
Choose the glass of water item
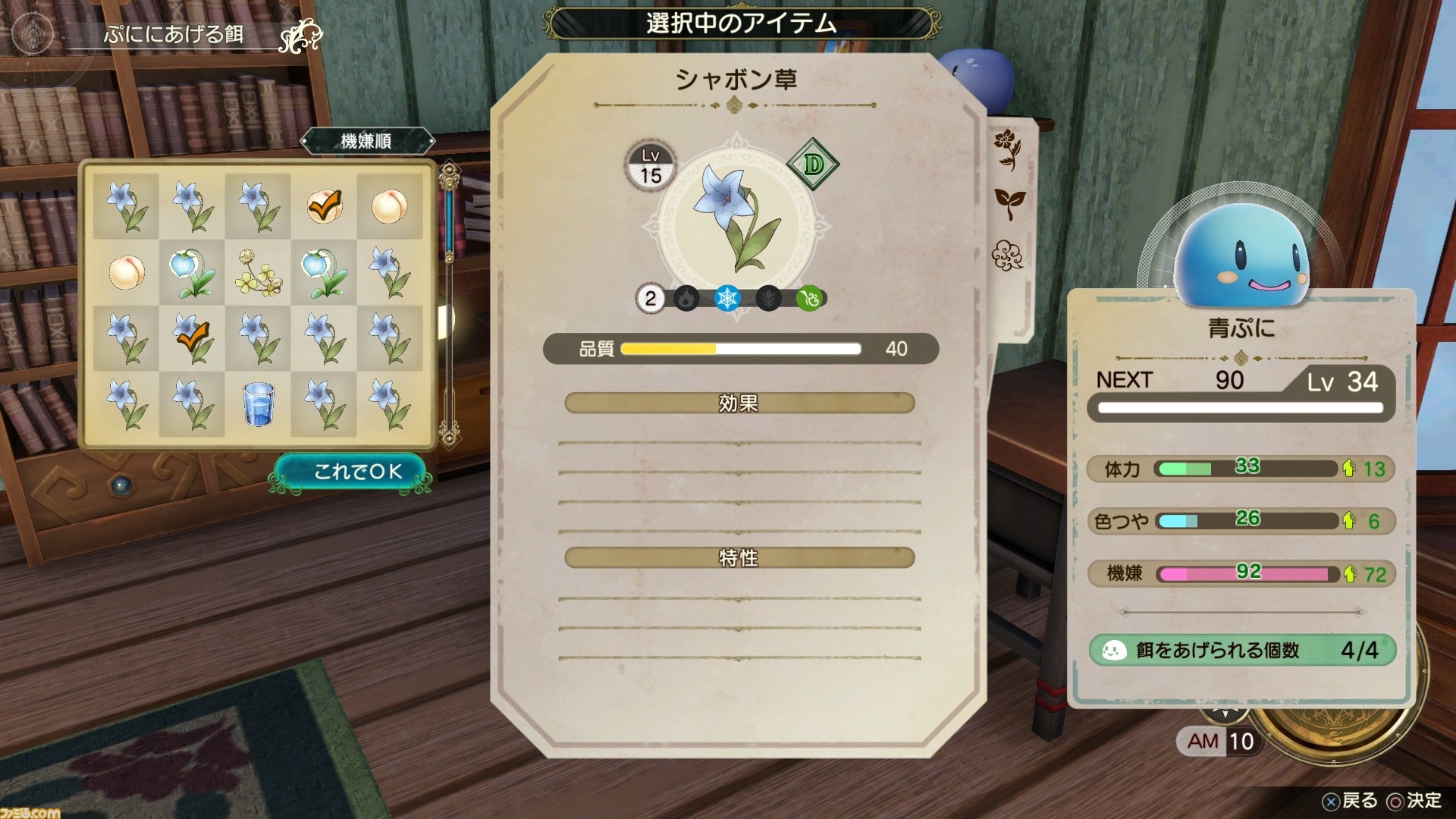258,403
